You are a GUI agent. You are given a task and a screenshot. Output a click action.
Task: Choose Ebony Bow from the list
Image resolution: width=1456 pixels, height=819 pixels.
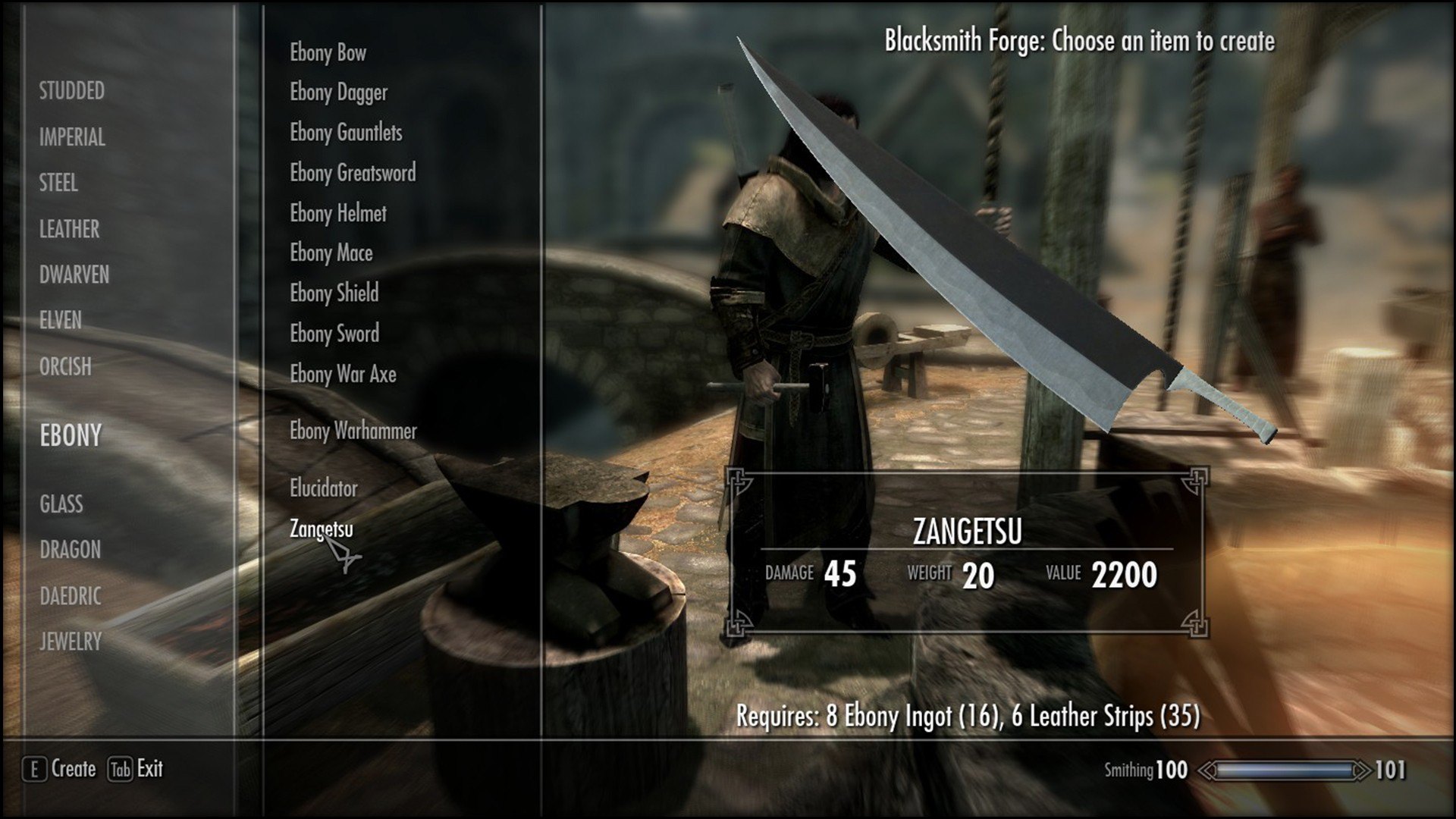pyautogui.click(x=328, y=52)
